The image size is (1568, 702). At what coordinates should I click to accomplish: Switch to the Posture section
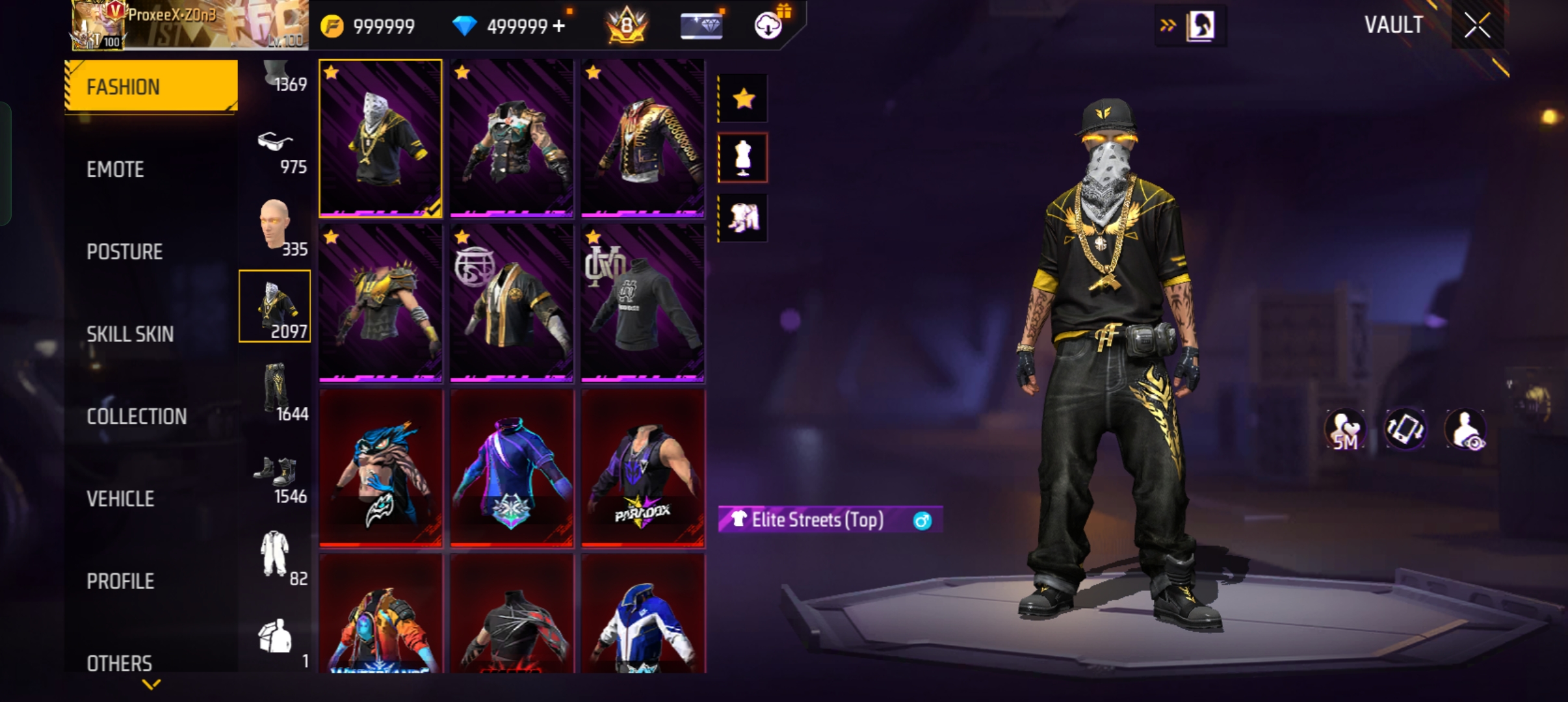pos(124,252)
